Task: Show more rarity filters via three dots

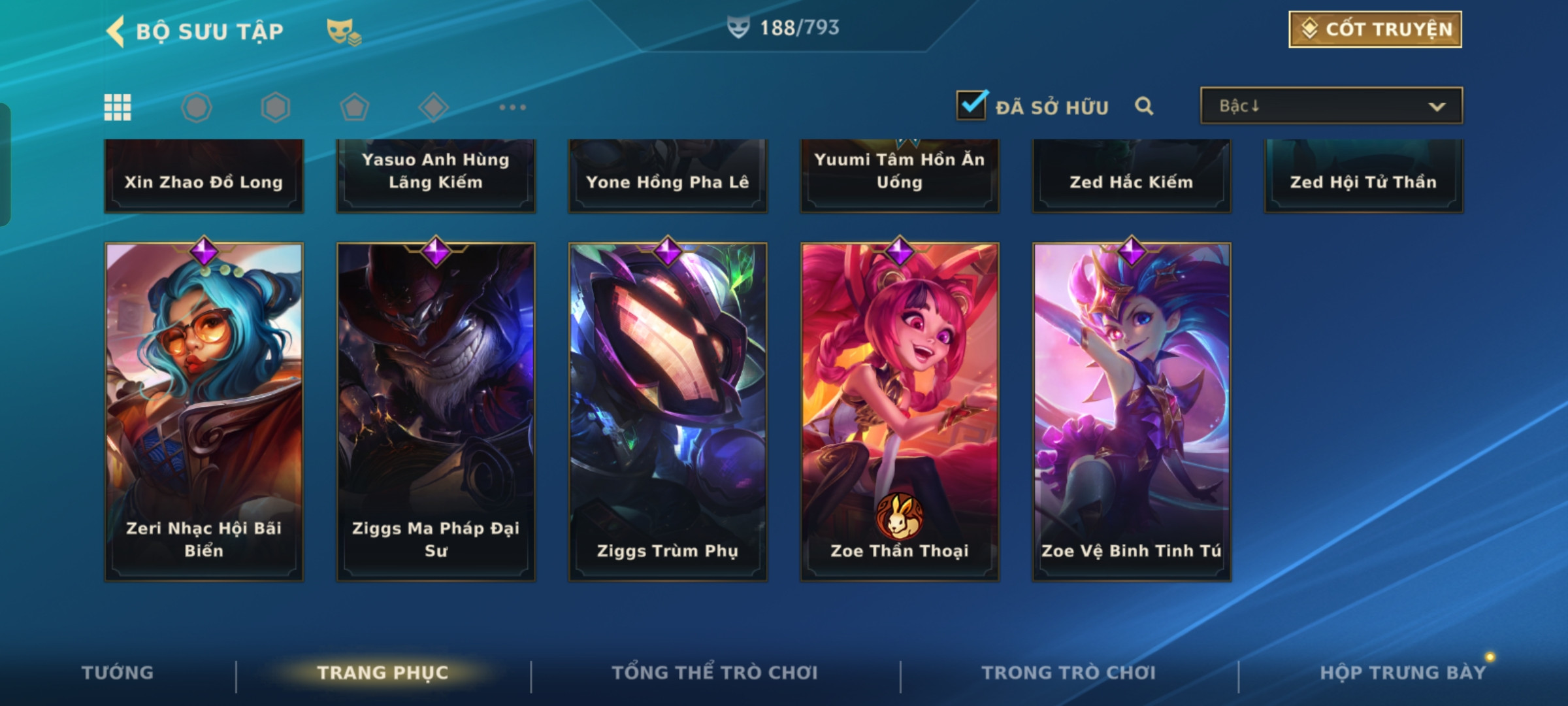Action: point(512,107)
